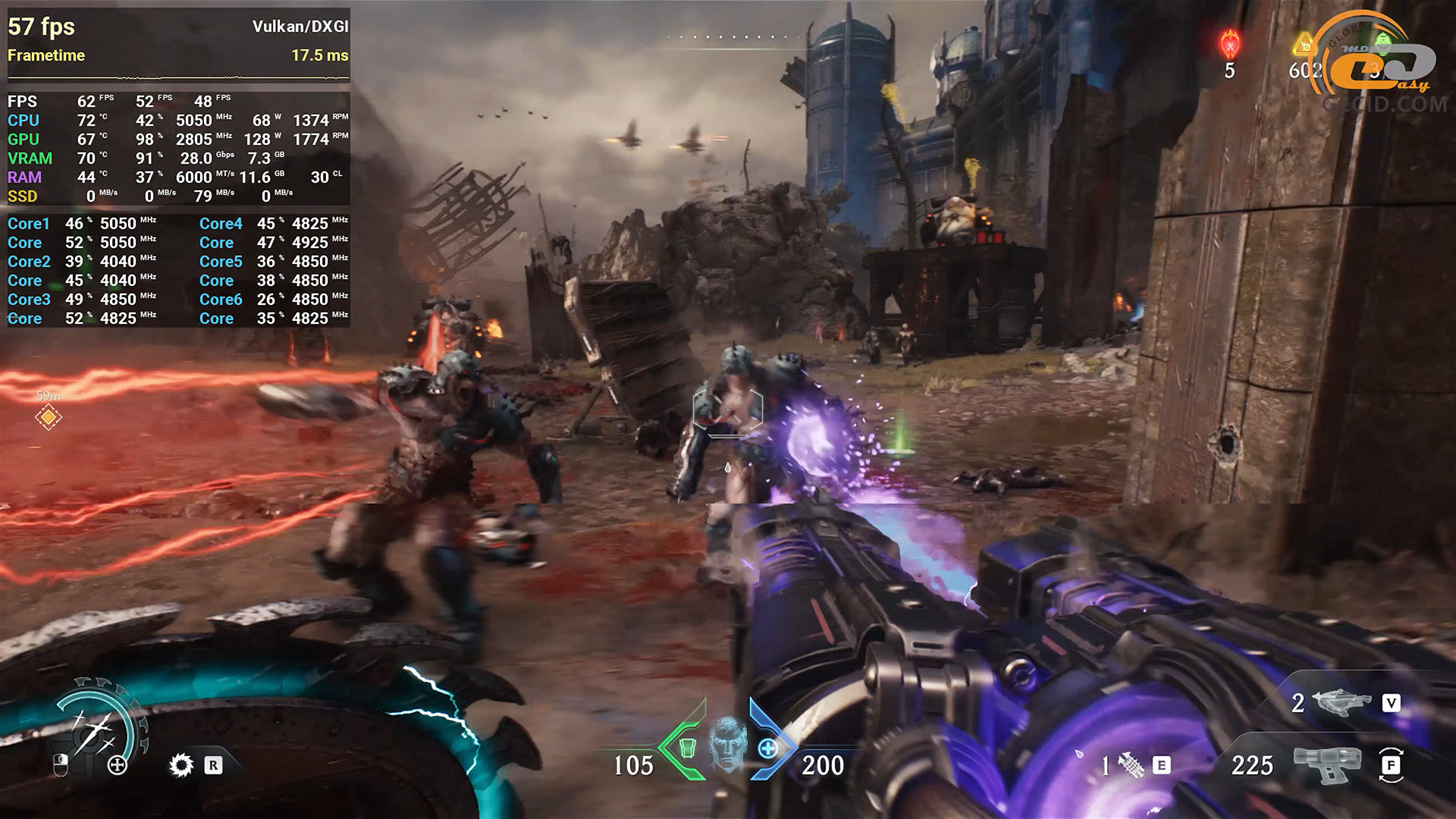Screen dimensions: 1456x819
Task: Click the Slayer face portrait
Action: (x=727, y=744)
